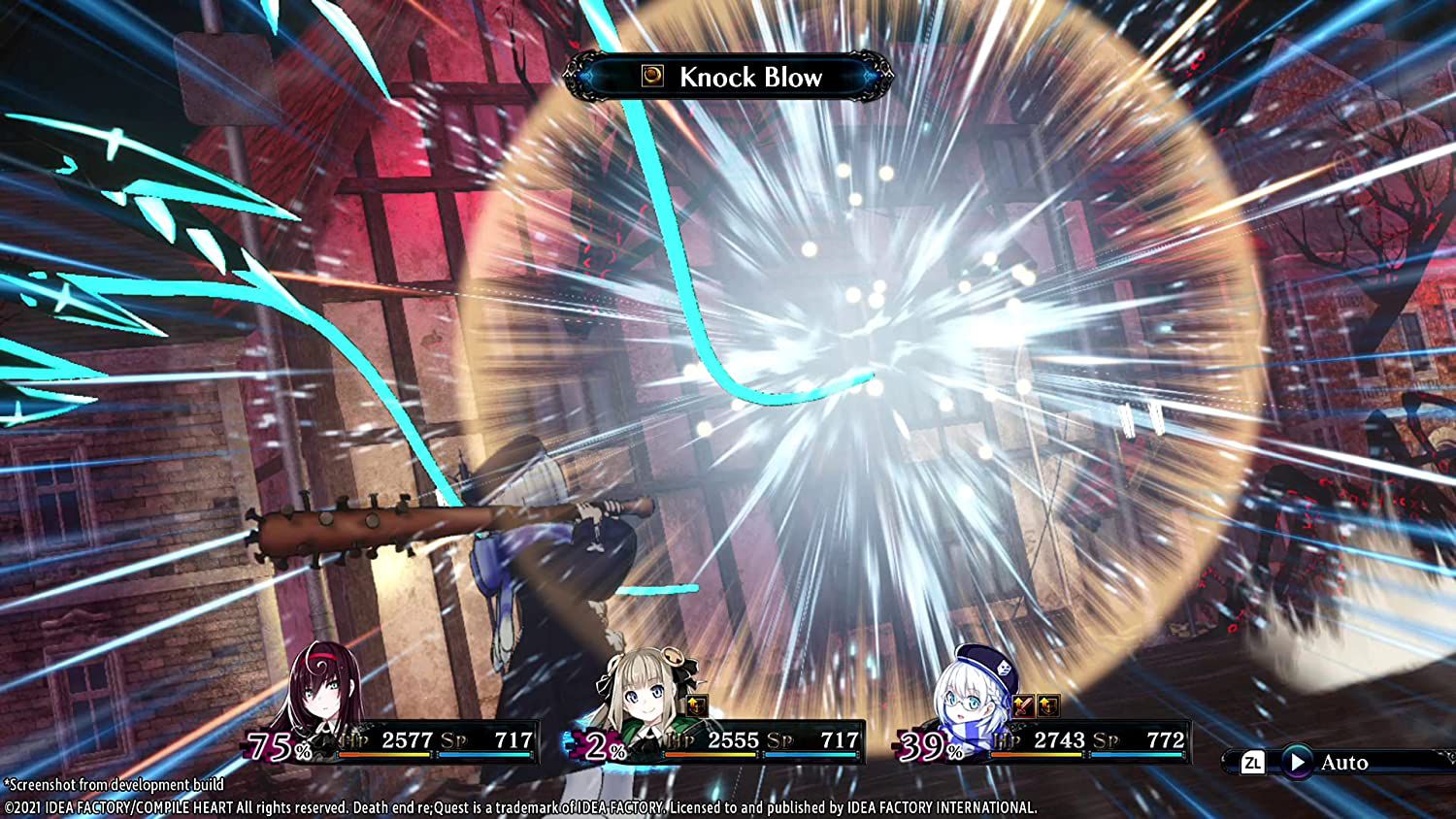Toggle Auto battle mode
Screen dimensions: 1456x819
[1346, 763]
